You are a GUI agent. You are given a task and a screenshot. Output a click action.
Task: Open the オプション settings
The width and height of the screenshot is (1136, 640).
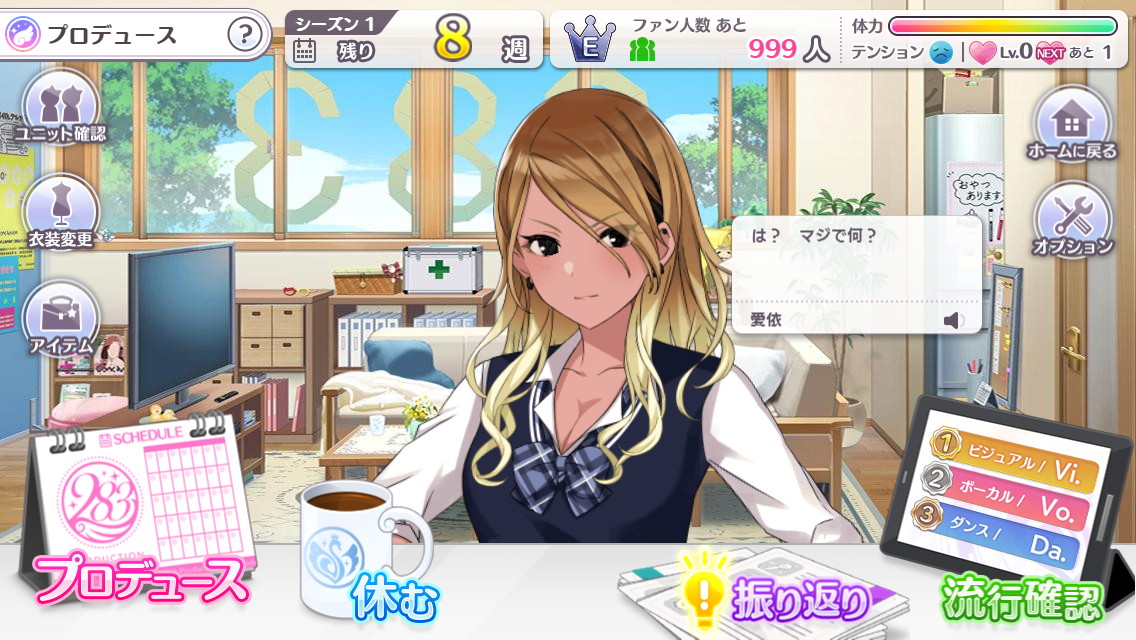[x=1072, y=220]
